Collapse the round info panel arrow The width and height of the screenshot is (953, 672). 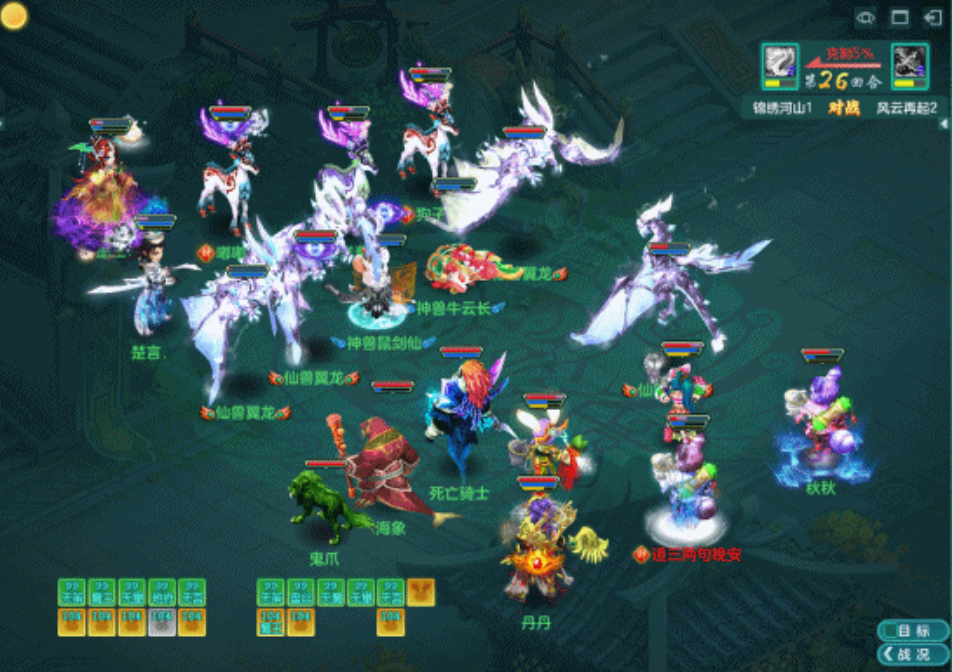coord(947,124)
